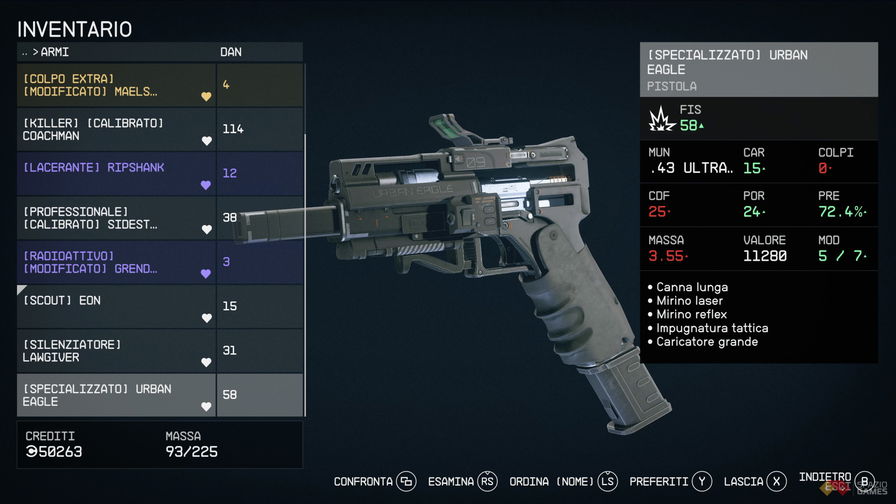This screenshot has height=504, width=896.
Task: Sort the list by DAN column header
Action: 231,52
